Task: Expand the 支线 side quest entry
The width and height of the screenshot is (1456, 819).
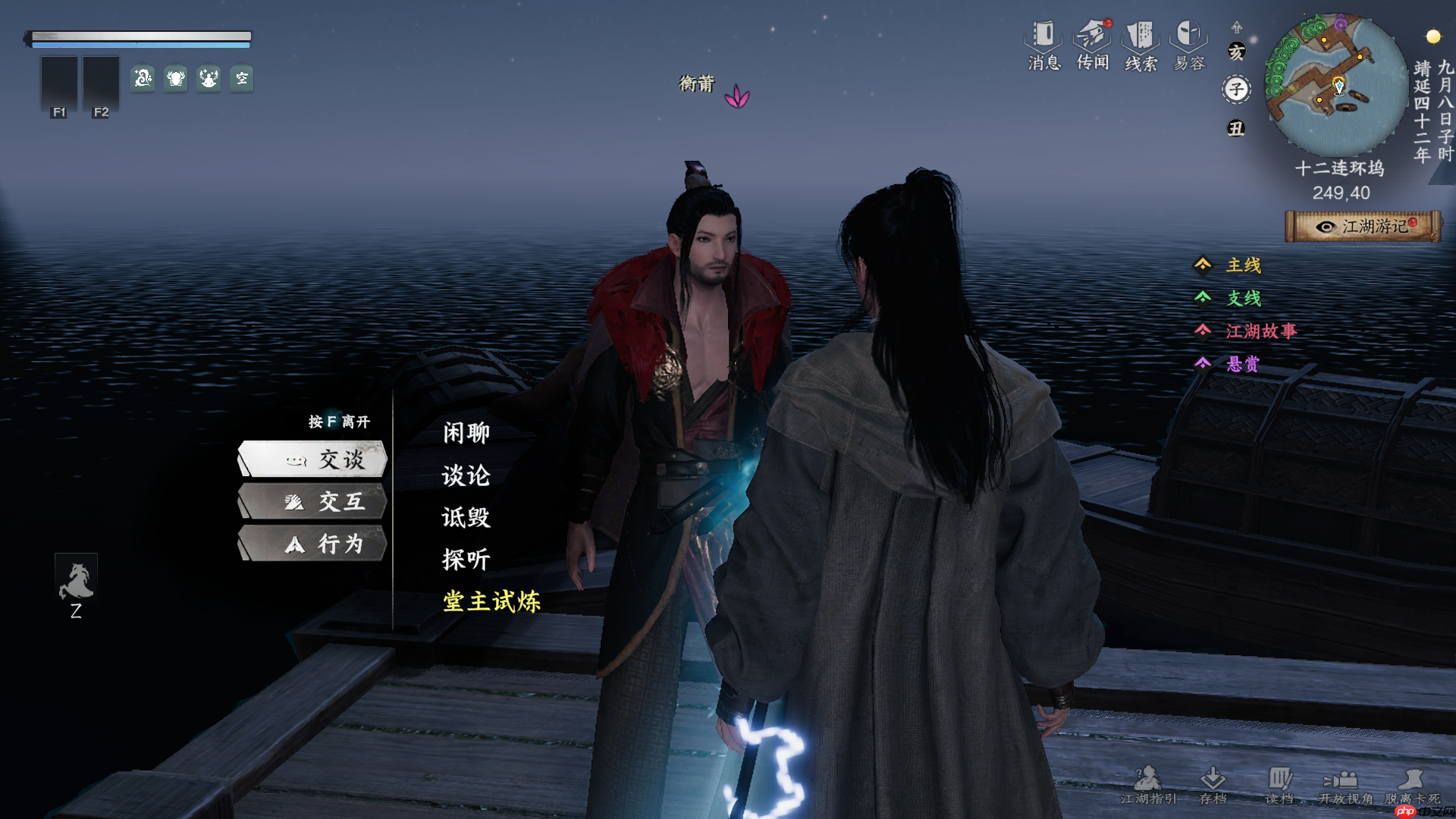Action: pos(1244,299)
